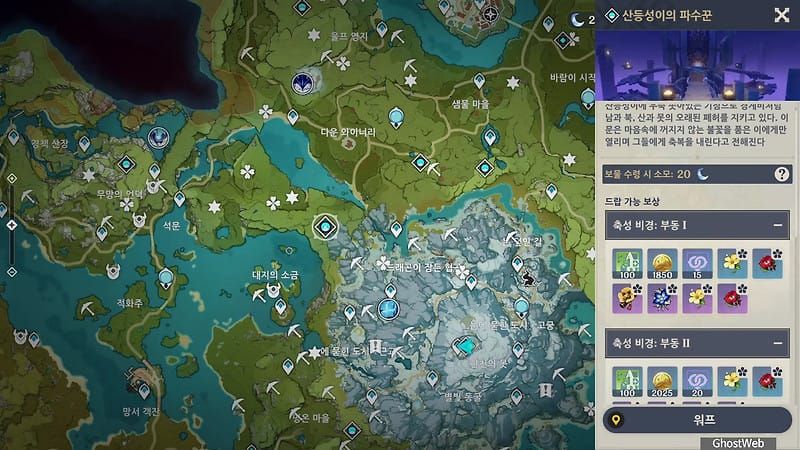Collapse the 축성 비경: 부동 I reward section
Viewport: 800px width, 450px height.
(780, 225)
